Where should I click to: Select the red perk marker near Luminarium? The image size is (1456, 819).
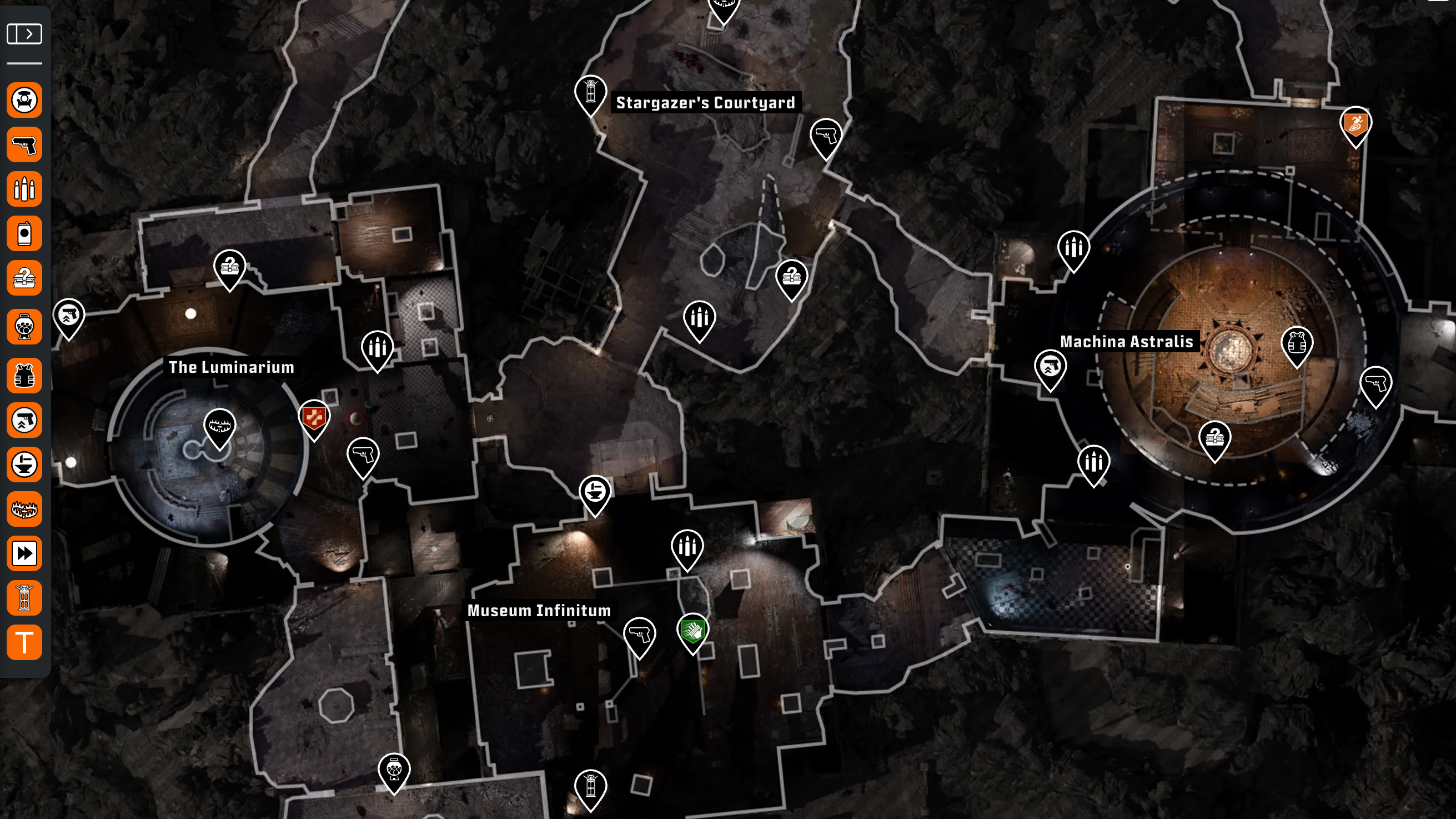click(x=314, y=418)
